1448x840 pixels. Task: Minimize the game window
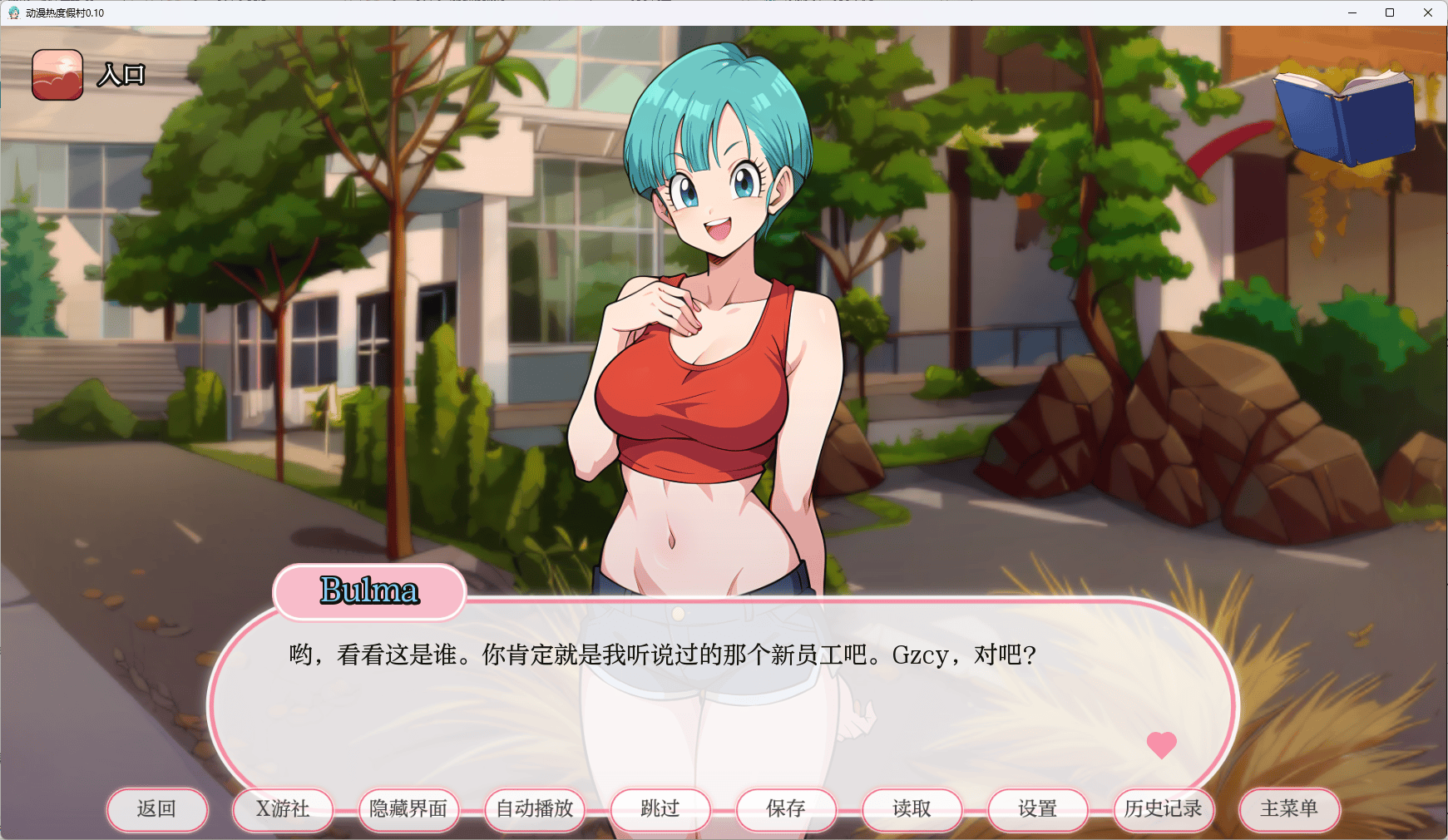(x=1352, y=12)
